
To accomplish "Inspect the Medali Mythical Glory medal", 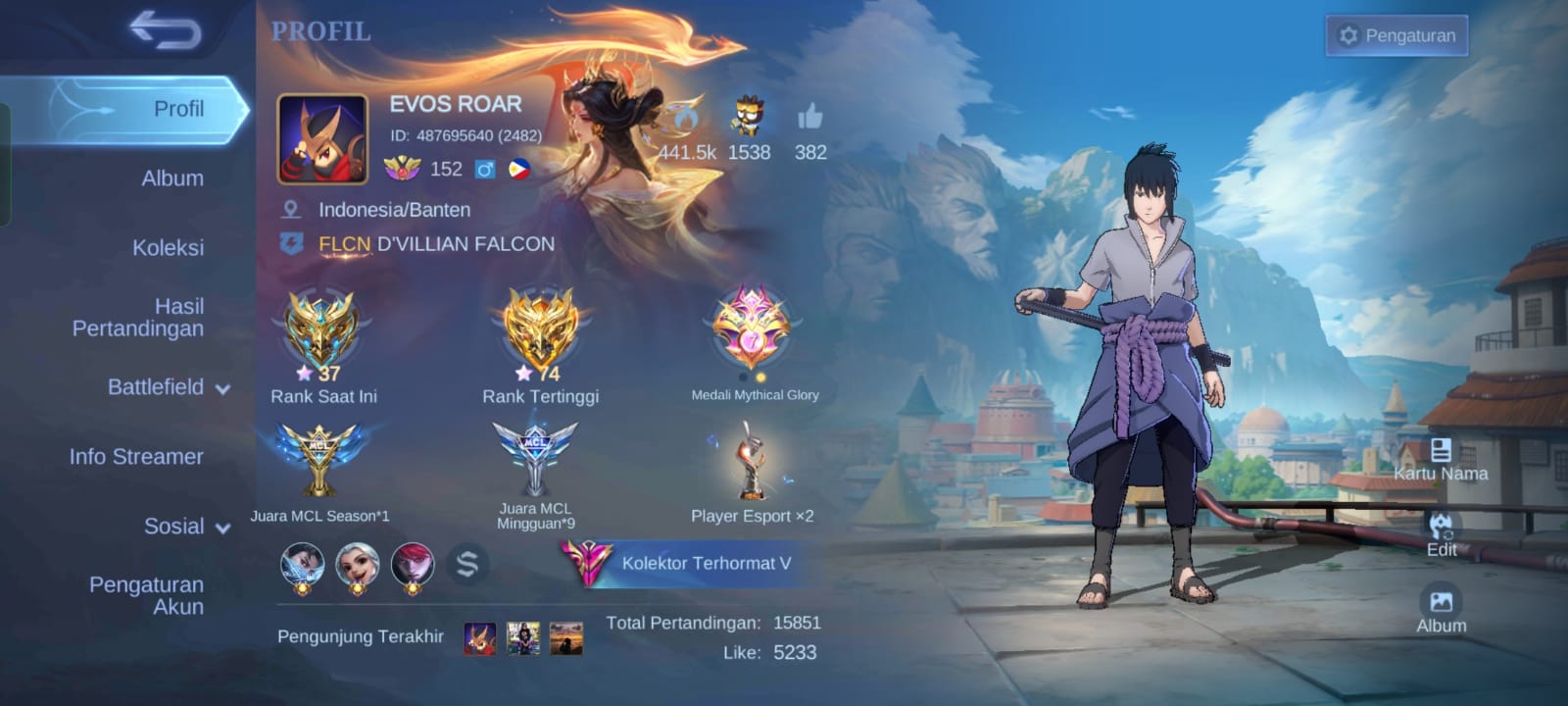I will click(753, 333).
